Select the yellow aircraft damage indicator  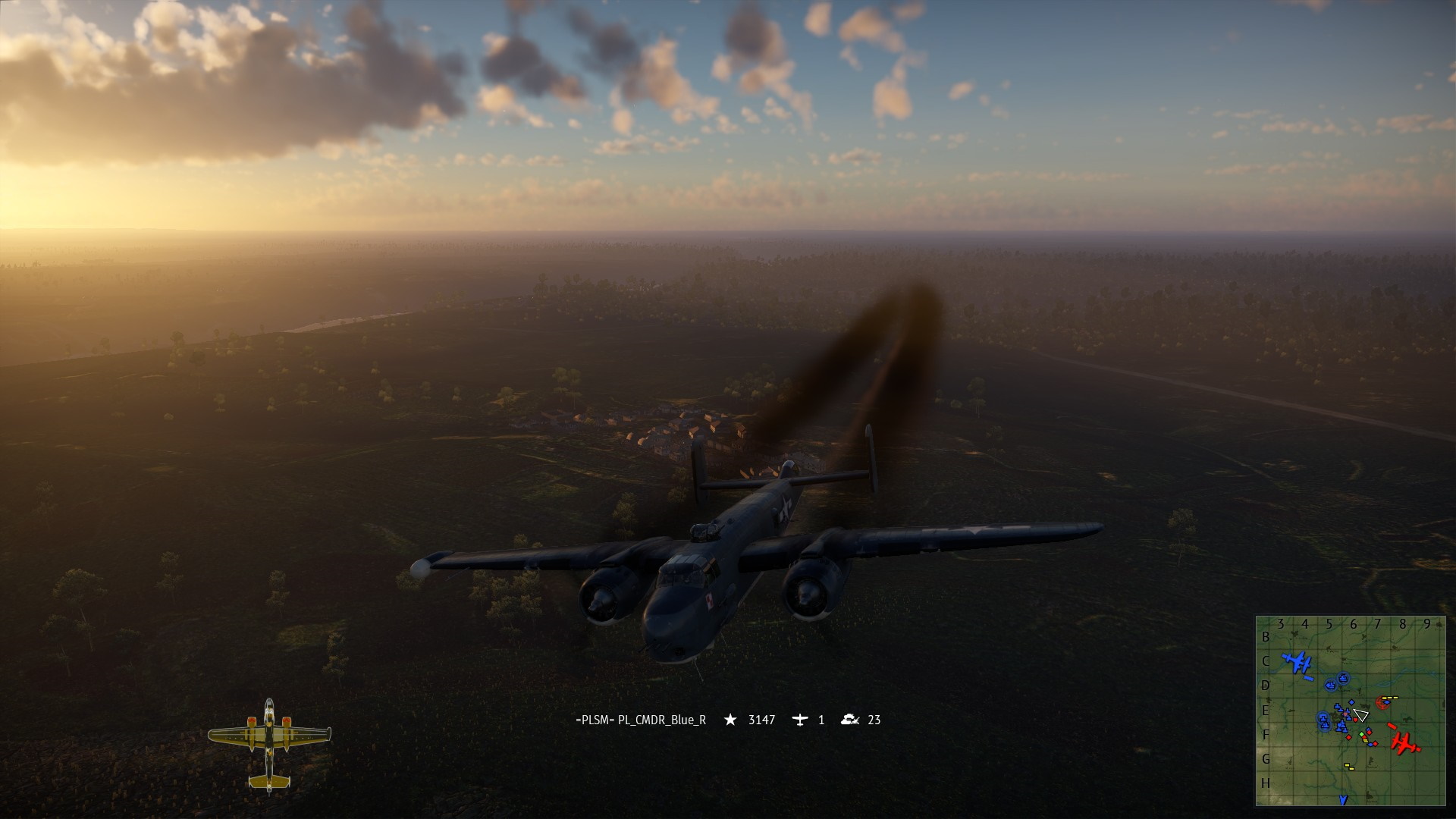pos(269,745)
